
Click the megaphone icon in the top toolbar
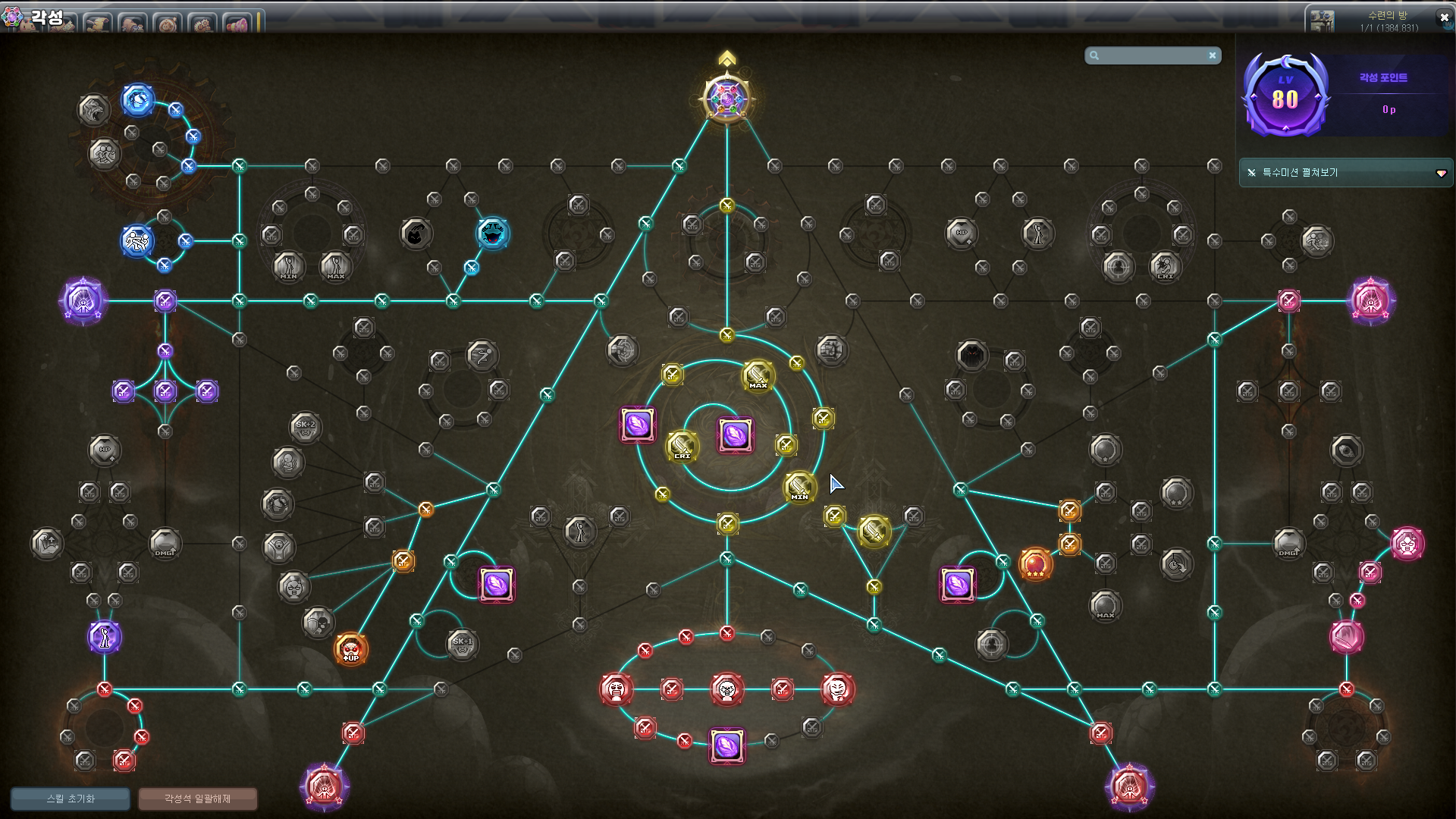[237, 24]
